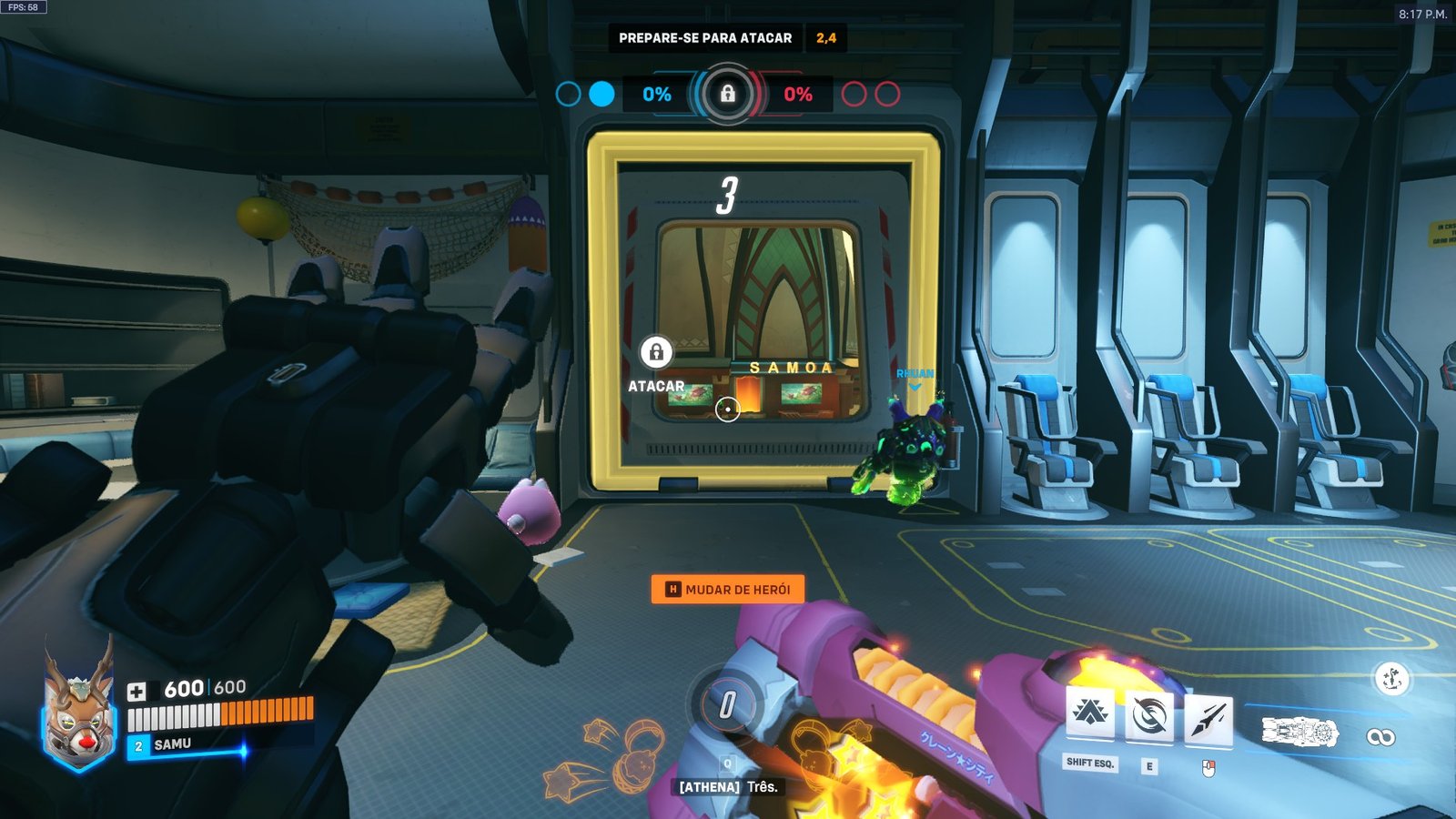Trigger the Energy Javelin ability icon

point(1208,719)
